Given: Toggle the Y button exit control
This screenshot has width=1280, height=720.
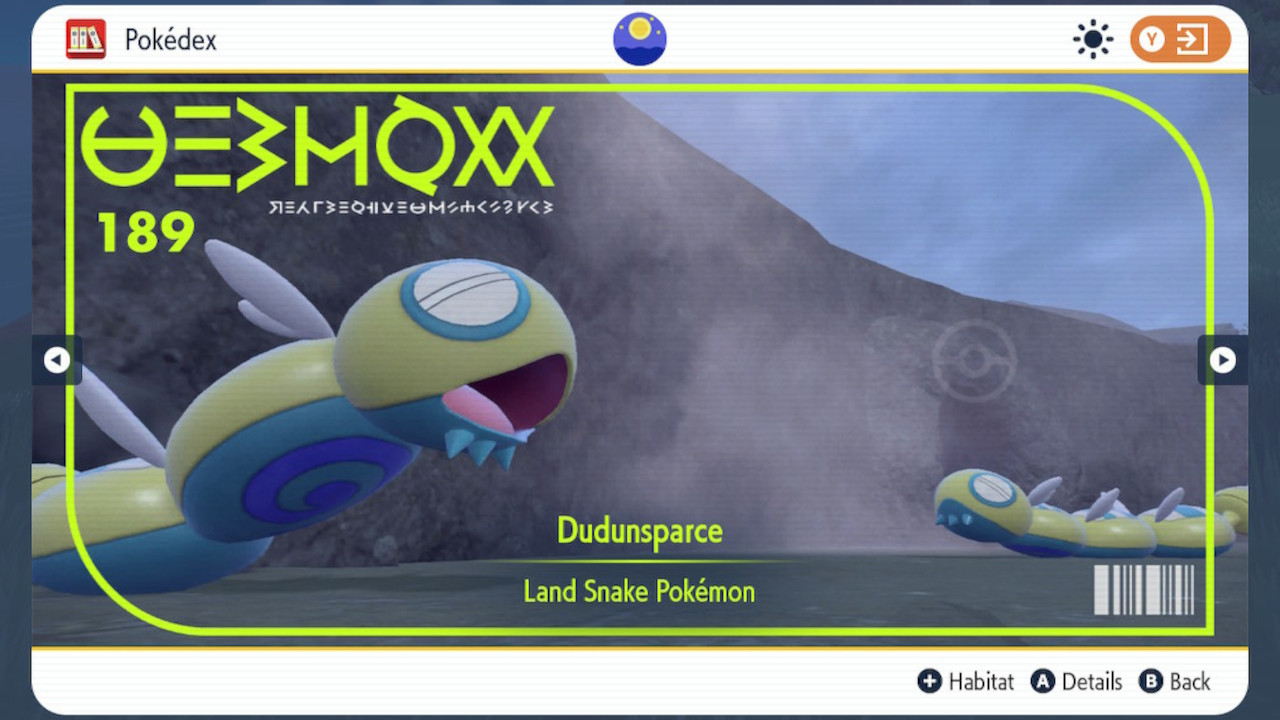Looking at the screenshot, I should click(1179, 38).
